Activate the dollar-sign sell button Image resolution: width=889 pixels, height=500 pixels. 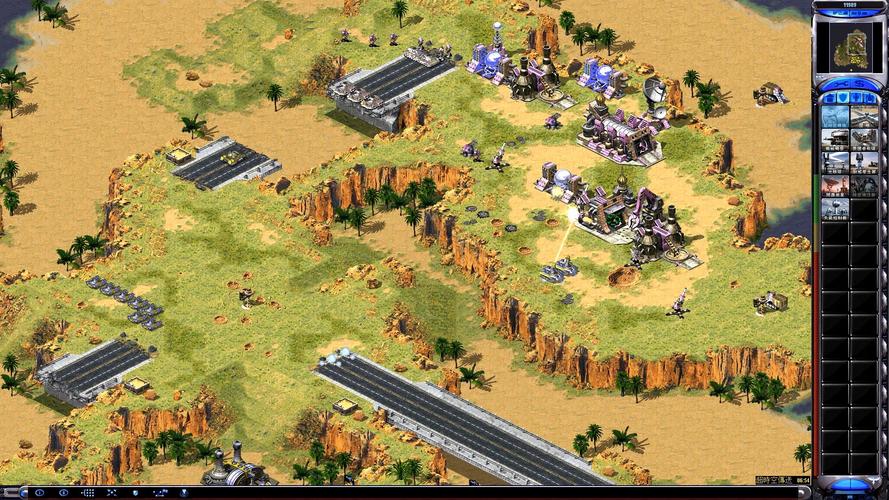[861, 85]
